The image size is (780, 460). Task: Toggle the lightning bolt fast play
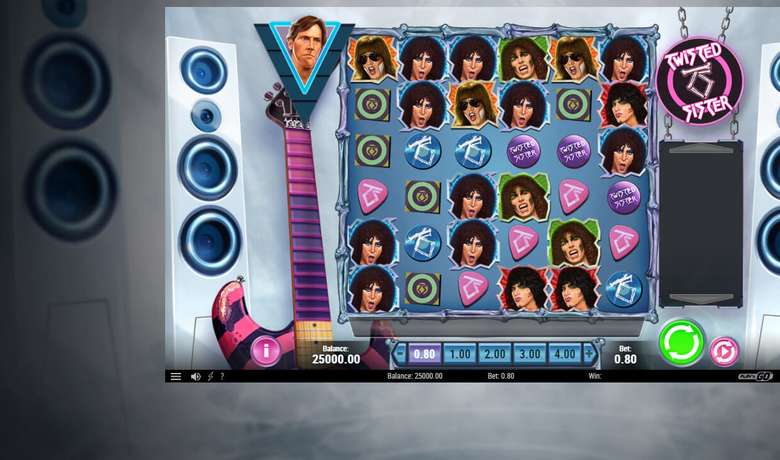point(210,377)
